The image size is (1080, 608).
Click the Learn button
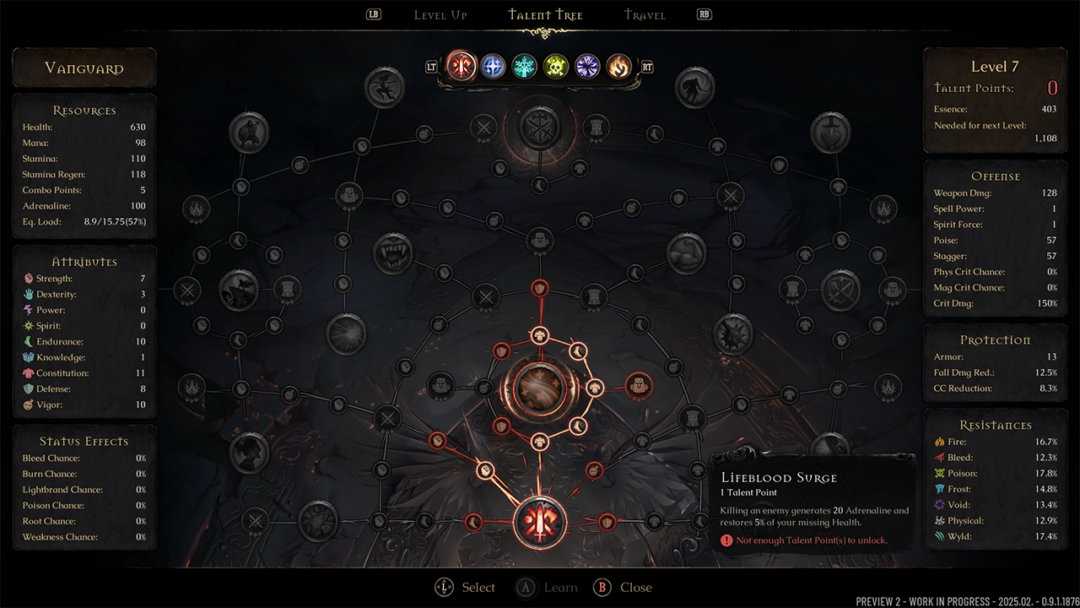[547, 587]
